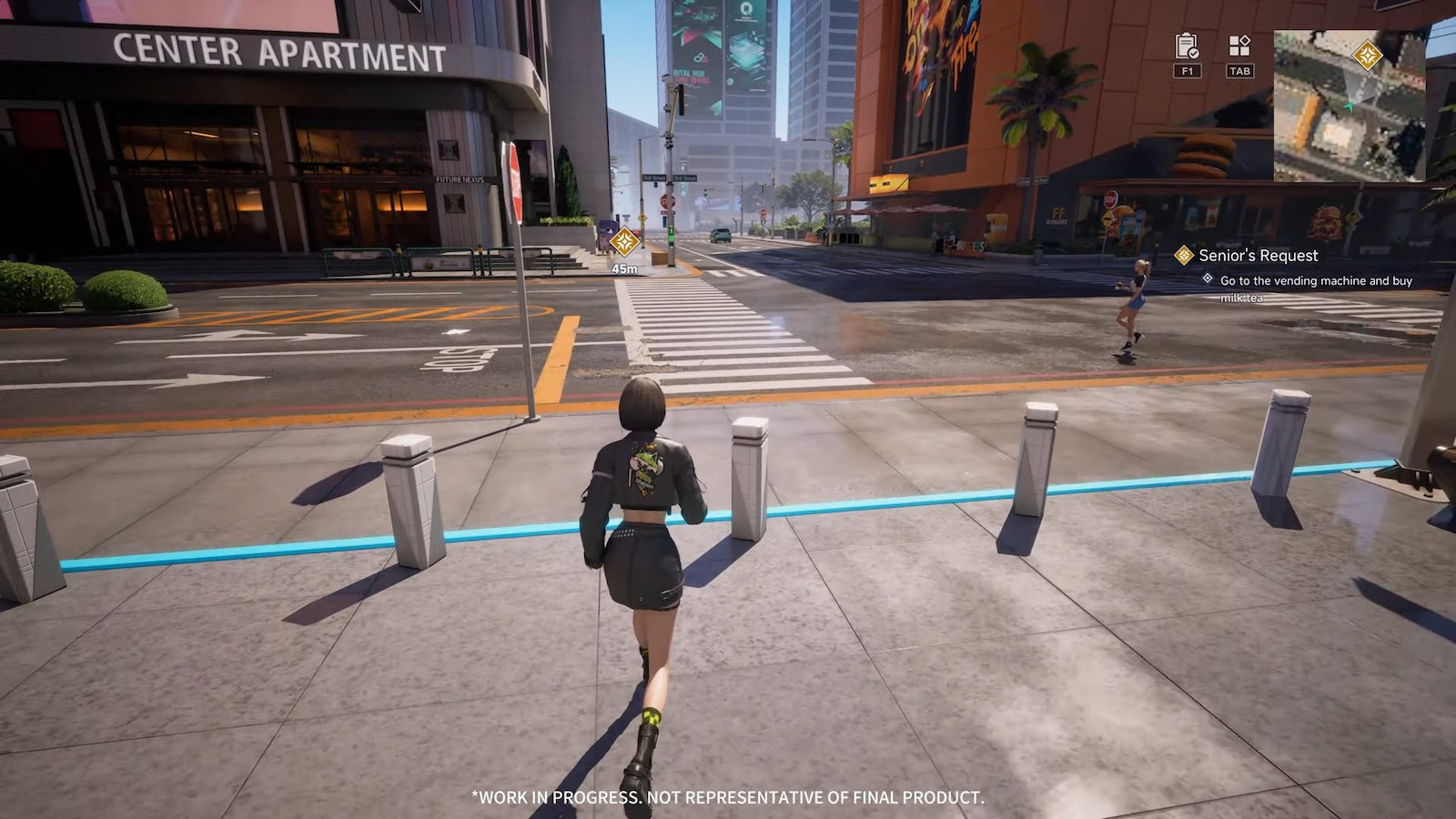Viewport: 1456px width, 819px height.
Task: Open the grid menu icon labeled TAB
Action: point(1239,45)
